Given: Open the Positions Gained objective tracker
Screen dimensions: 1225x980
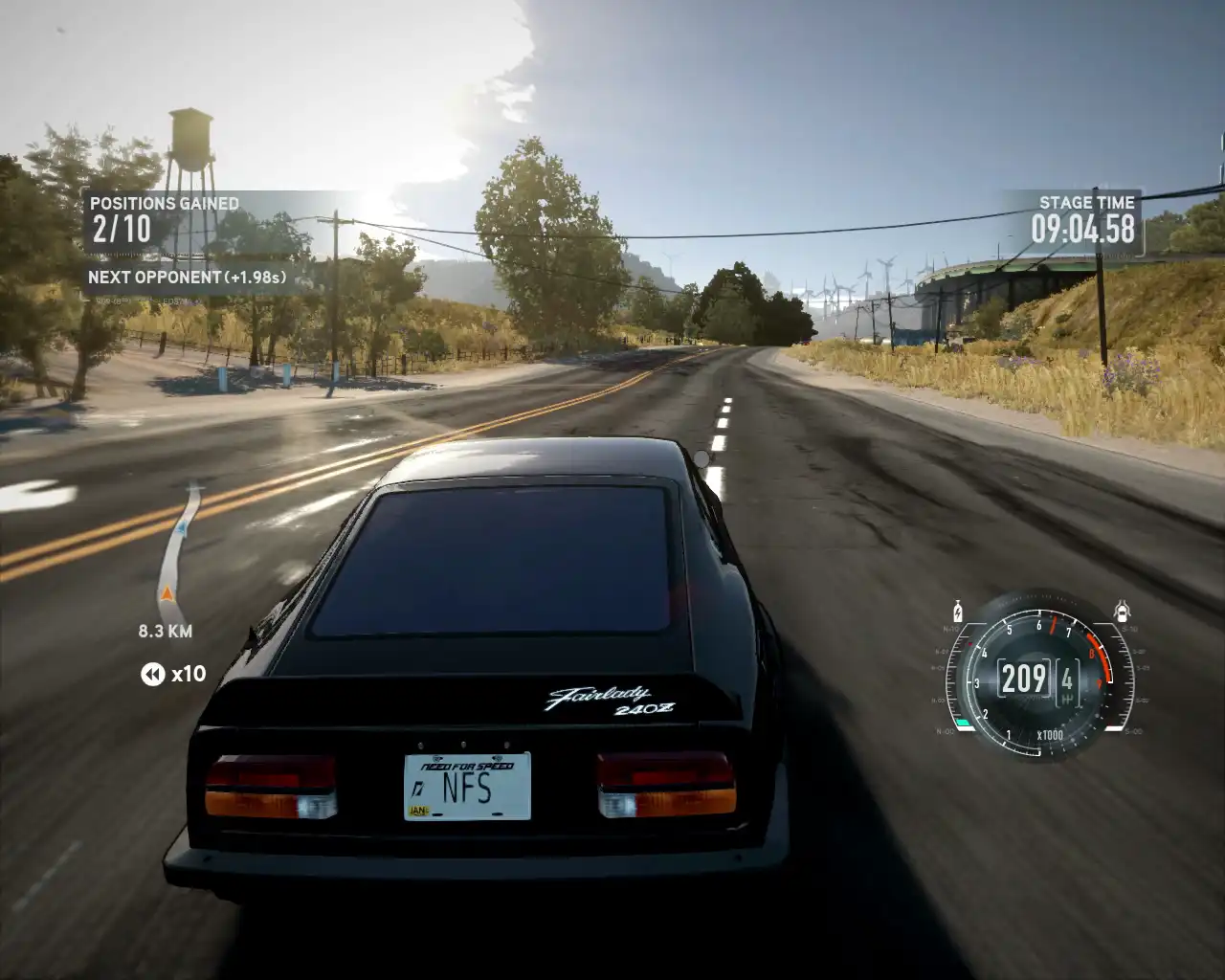Looking at the screenshot, I should 165,219.
